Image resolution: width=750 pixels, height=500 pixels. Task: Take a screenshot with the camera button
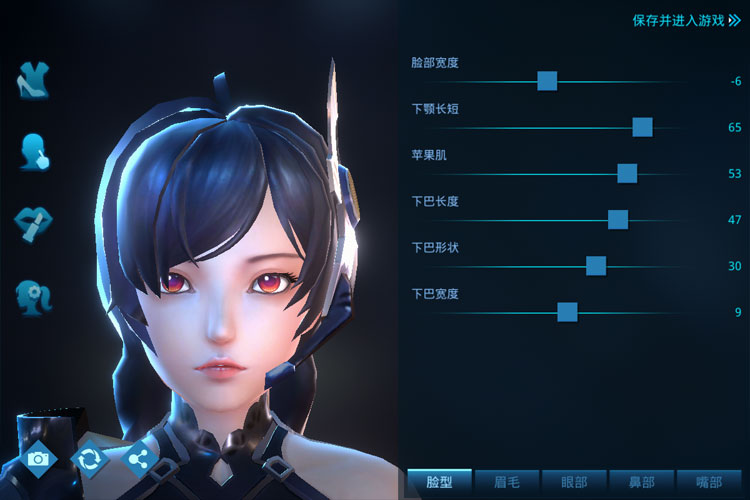tap(39, 458)
